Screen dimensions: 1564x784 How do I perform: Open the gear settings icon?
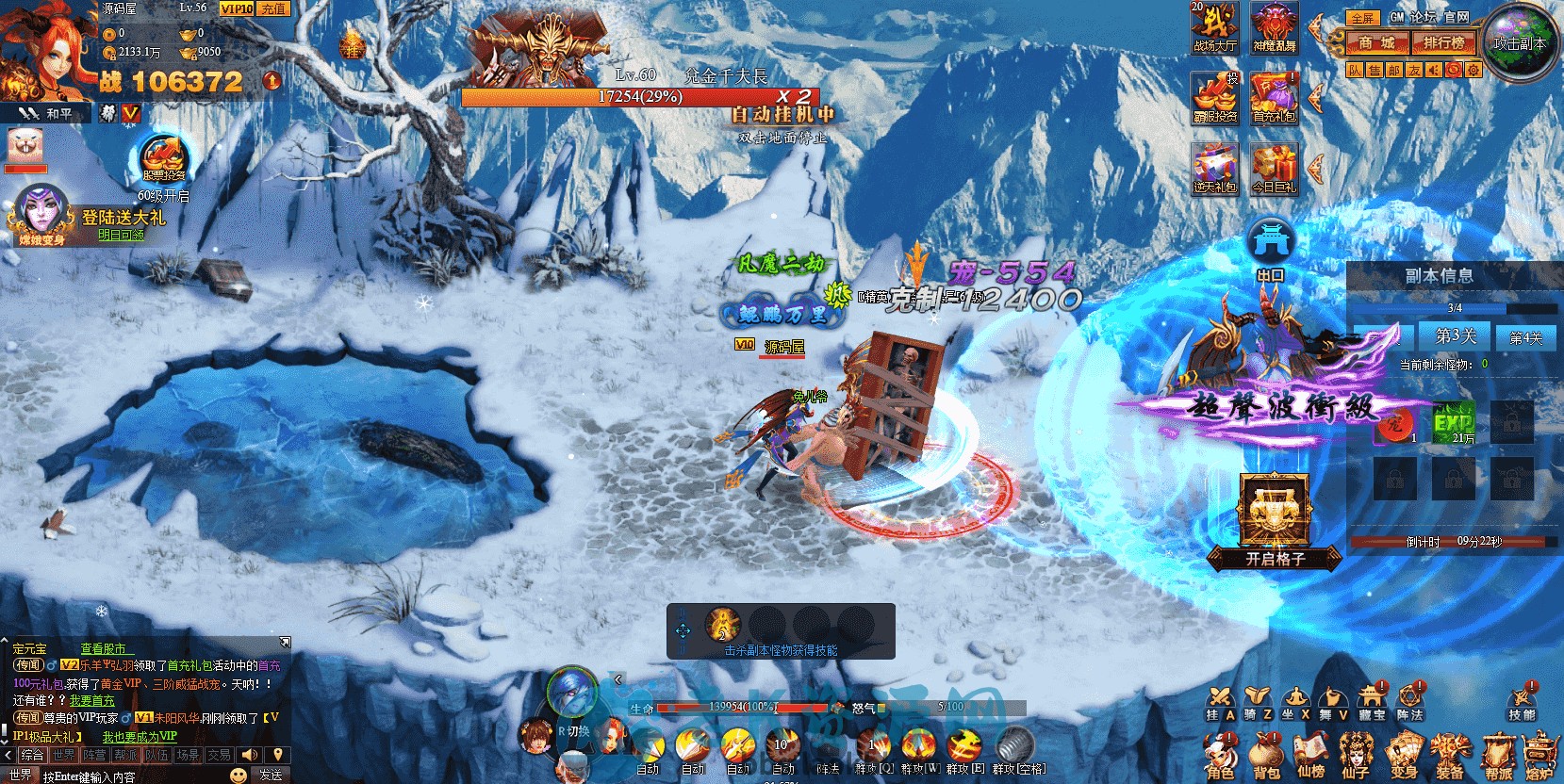pos(1473,70)
